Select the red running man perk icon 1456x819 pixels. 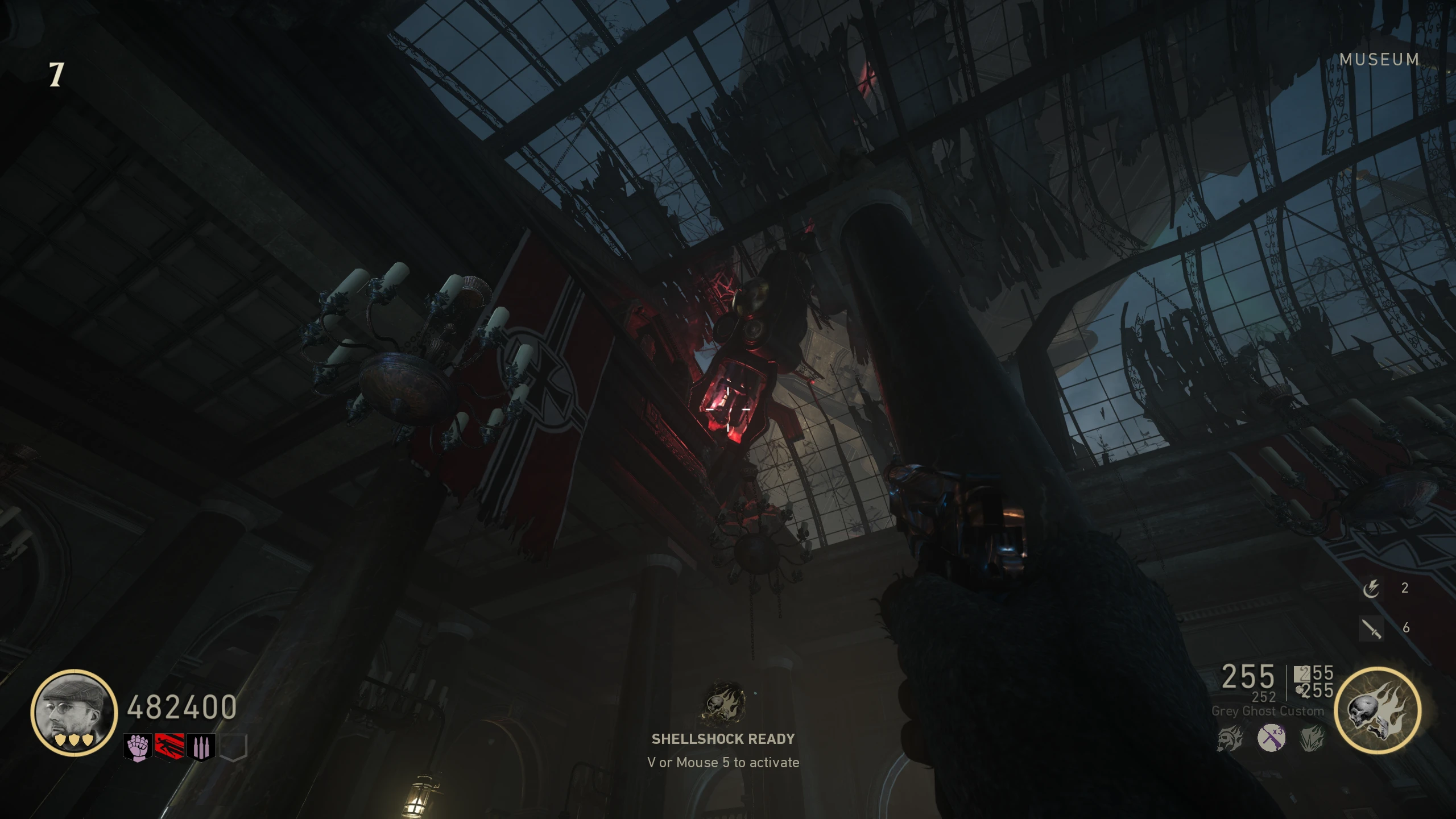[x=169, y=747]
